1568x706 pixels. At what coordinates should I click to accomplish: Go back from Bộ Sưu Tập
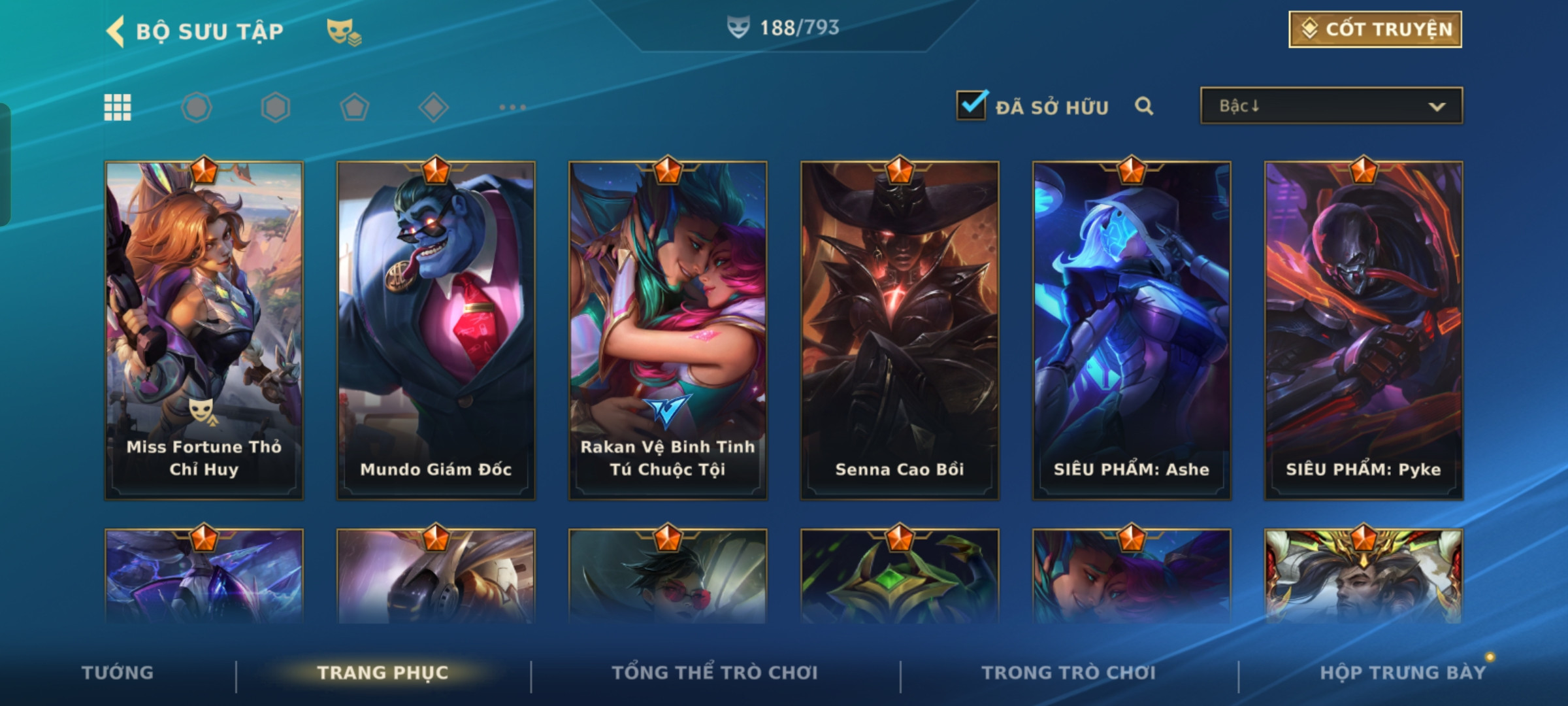click(x=116, y=31)
